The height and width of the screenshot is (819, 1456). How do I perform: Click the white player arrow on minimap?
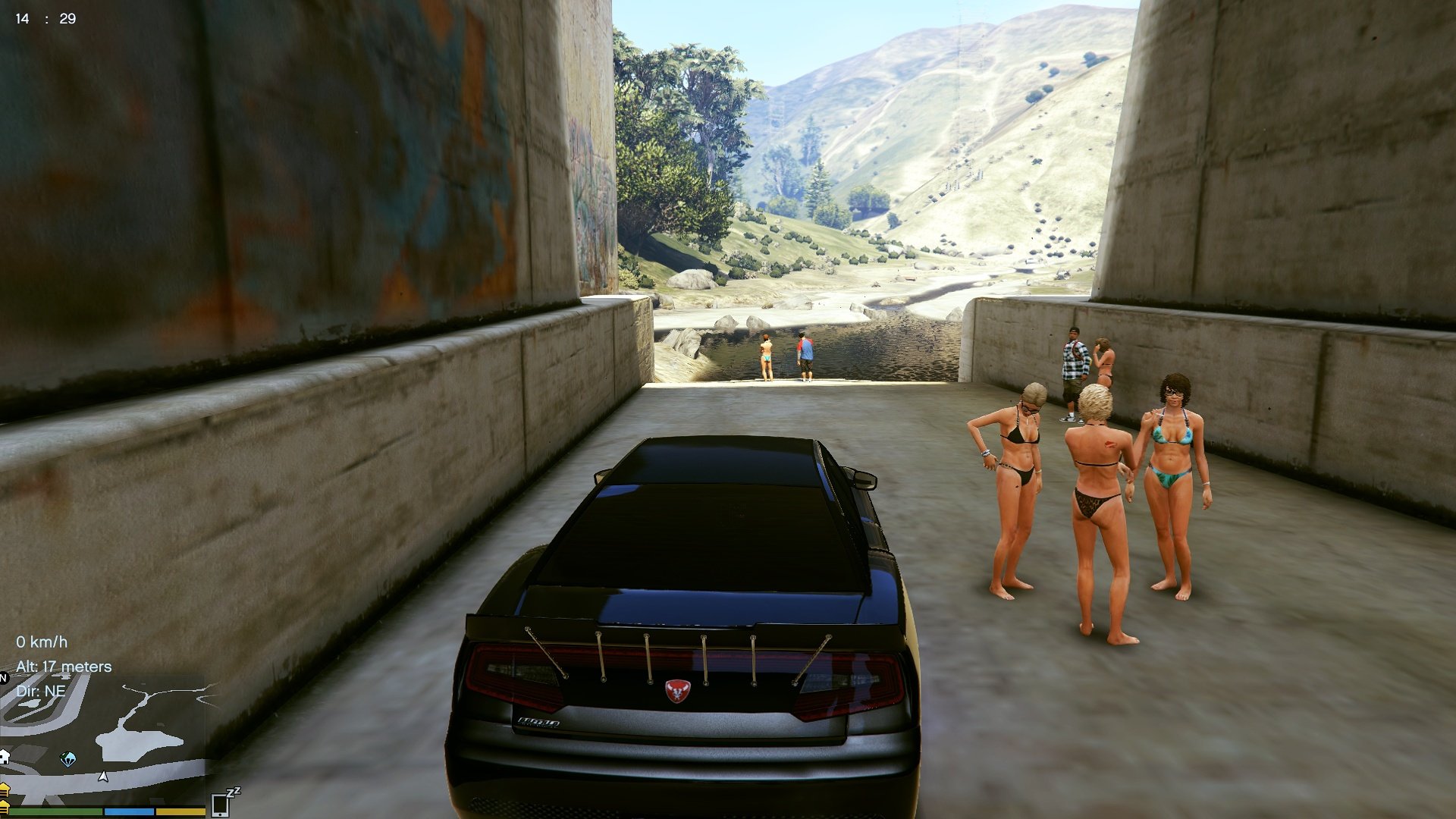pyautogui.click(x=103, y=777)
